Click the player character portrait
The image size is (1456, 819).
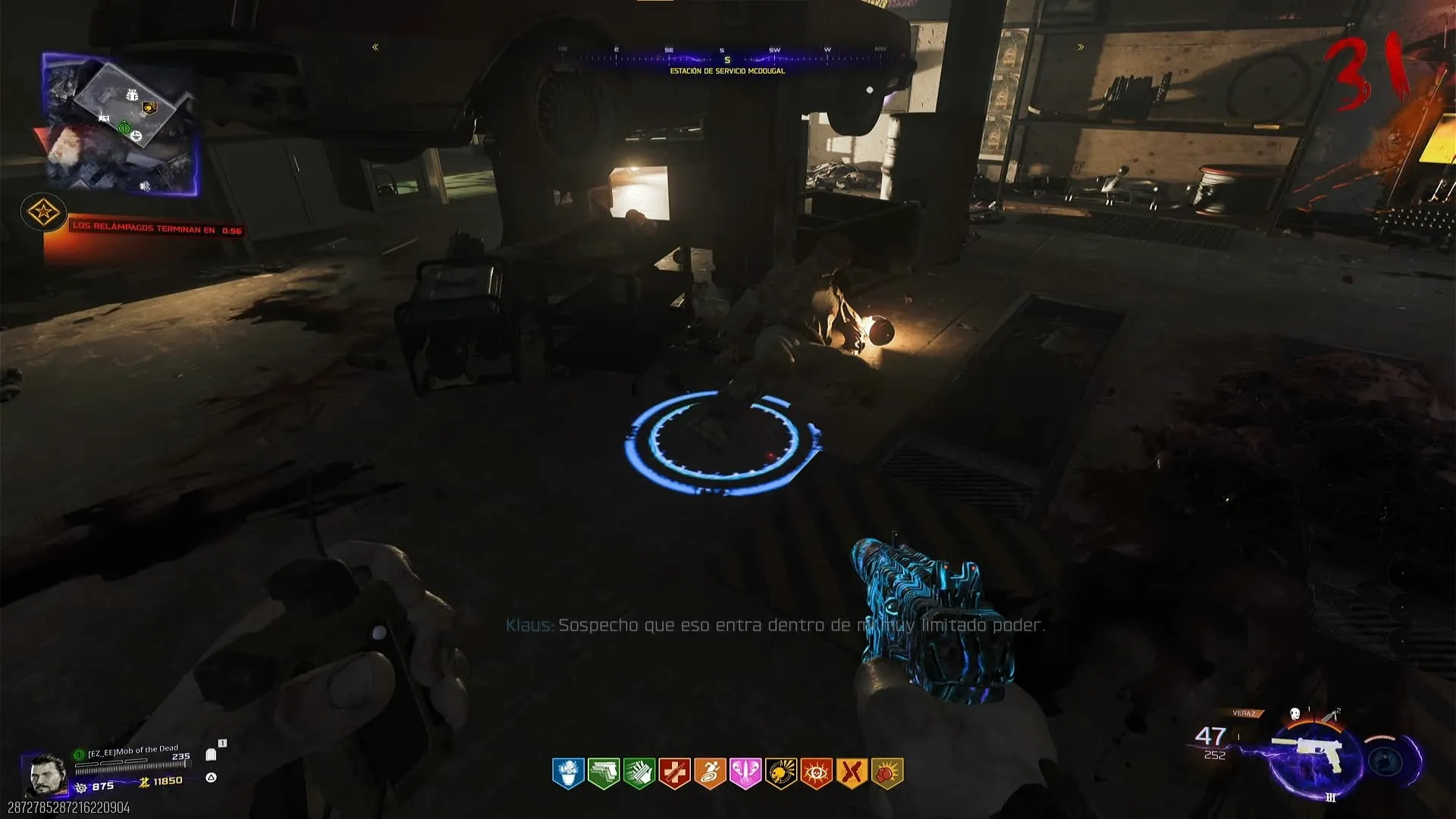click(45, 775)
